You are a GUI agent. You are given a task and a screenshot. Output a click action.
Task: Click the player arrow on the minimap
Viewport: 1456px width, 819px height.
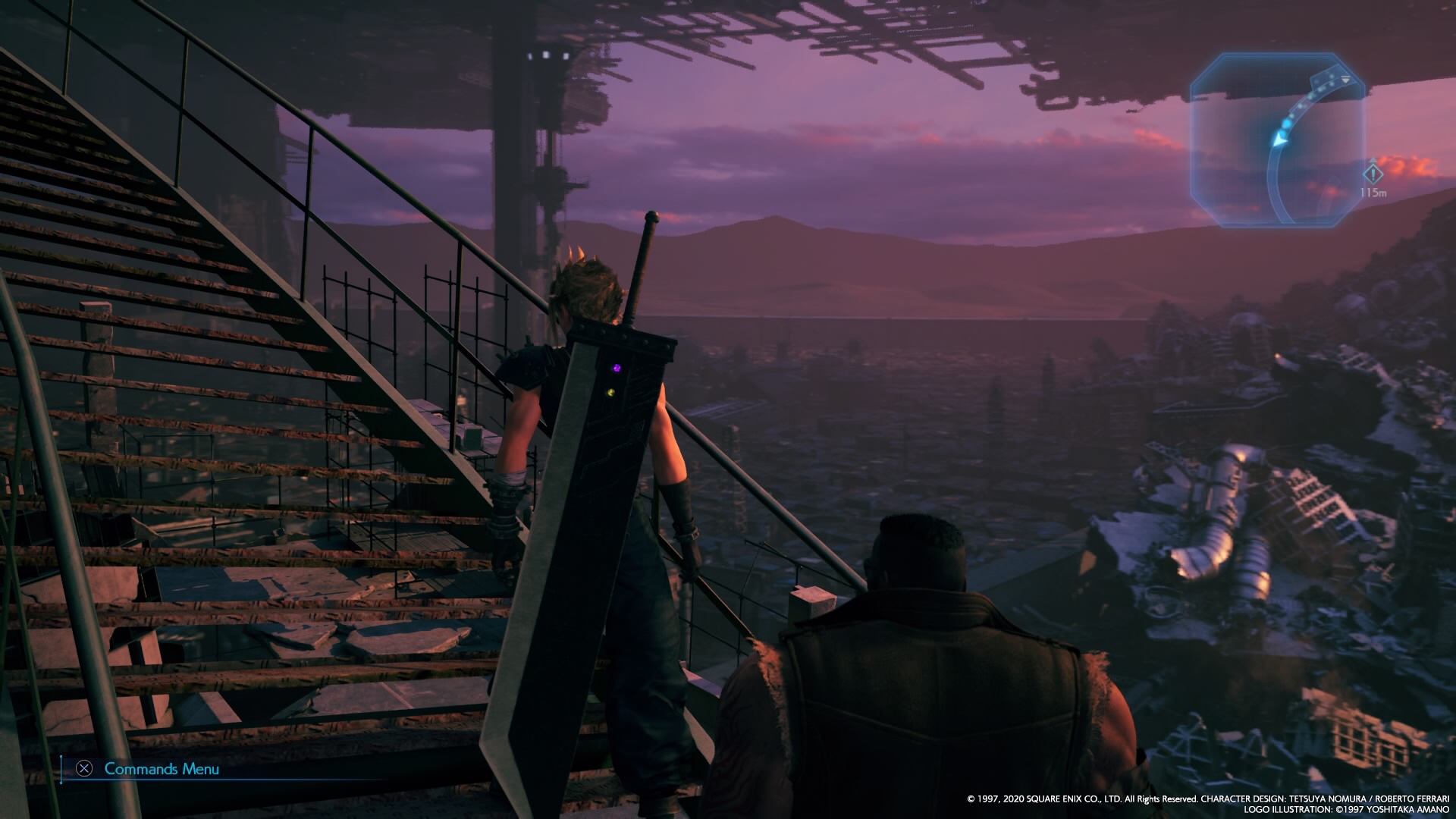click(x=1281, y=139)
